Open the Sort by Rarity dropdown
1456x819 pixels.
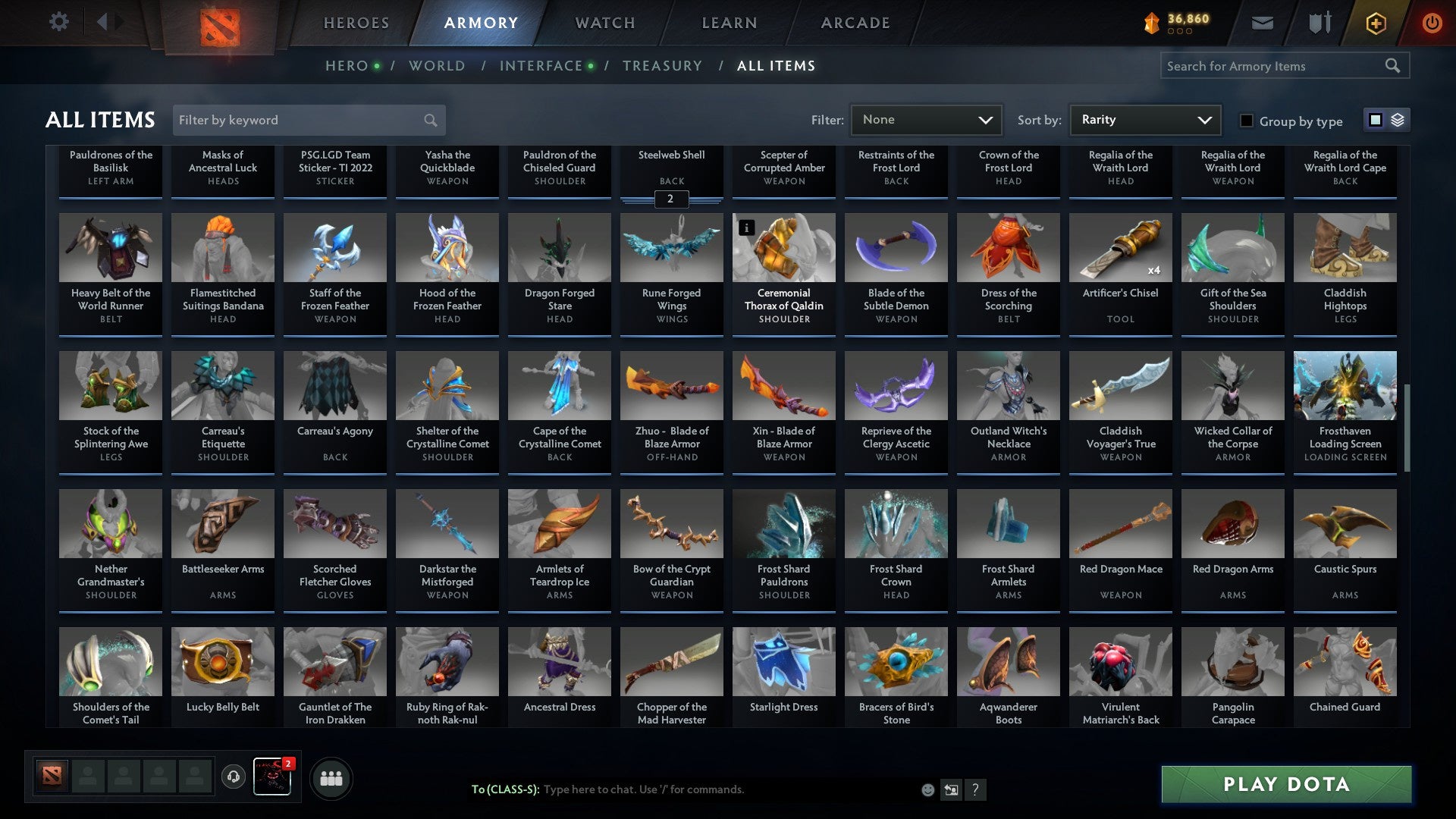(1144, 119)
